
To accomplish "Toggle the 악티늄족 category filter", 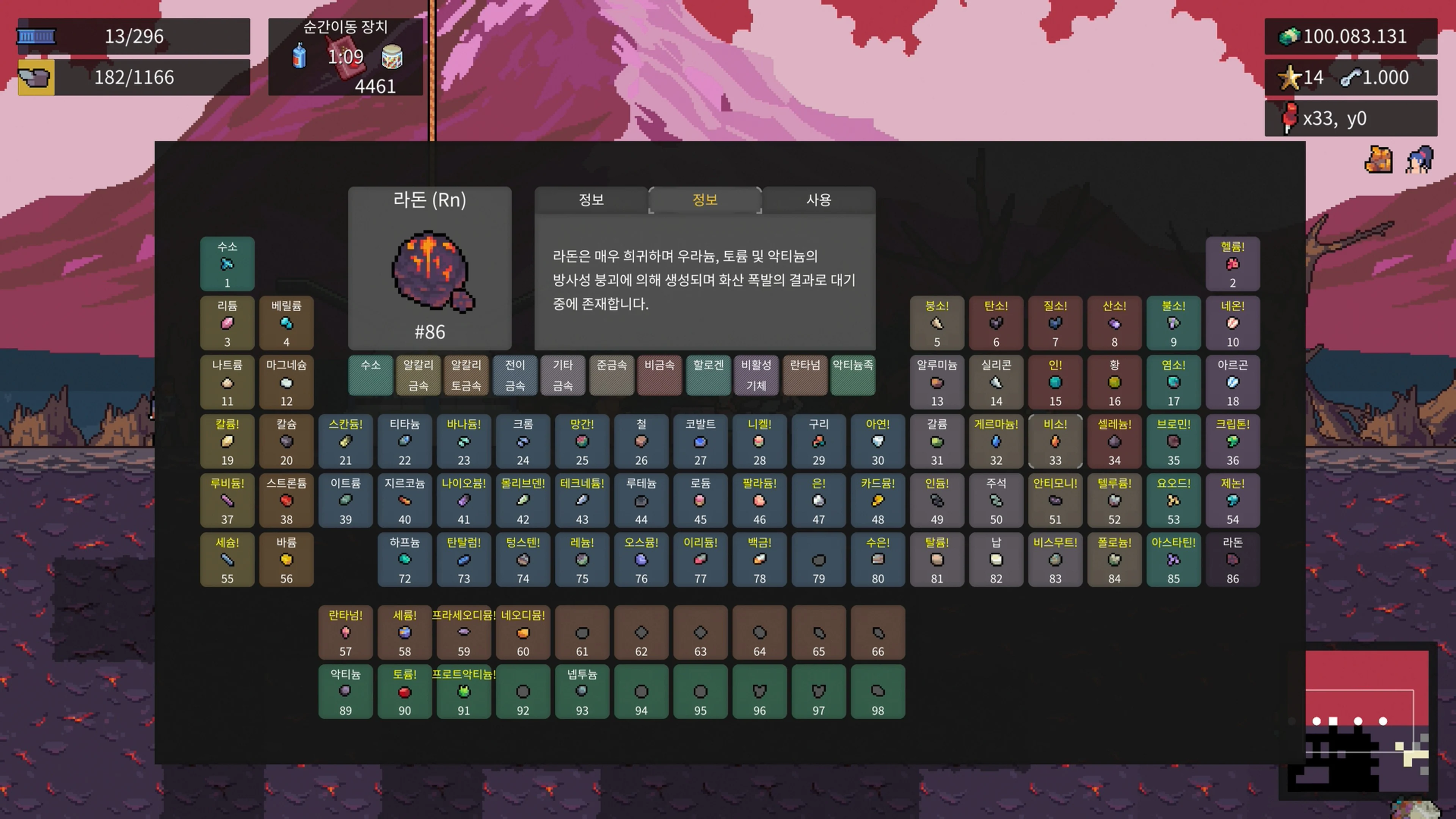I will point(854,375).
